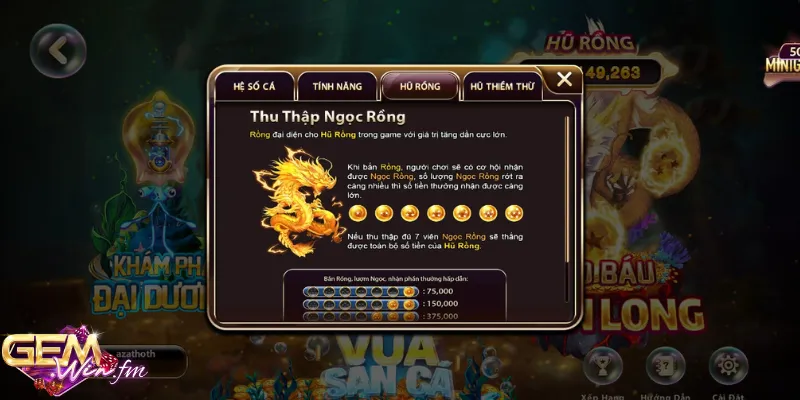The height and width of the screenshot is (400, 800).
Task: Go back with the bubble arrow button
Action: tap(57, 50)
